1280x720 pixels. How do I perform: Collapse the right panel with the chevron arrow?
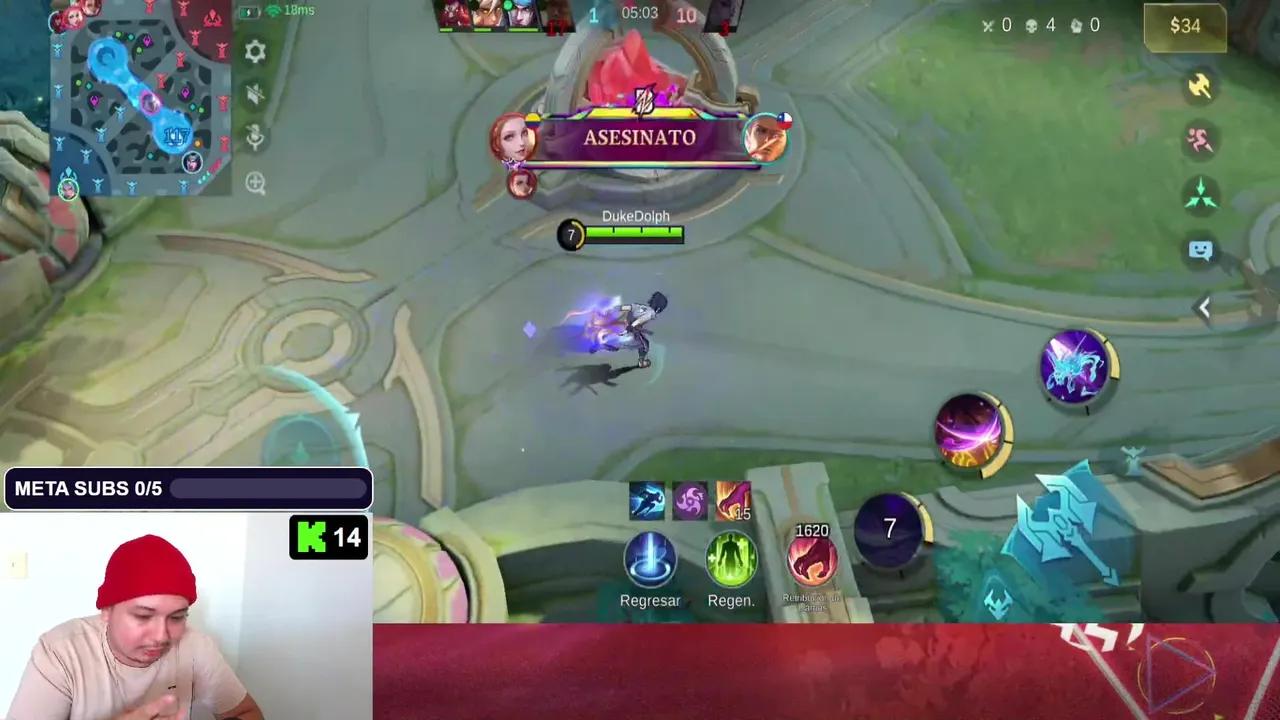click(x=1204, y=308)
